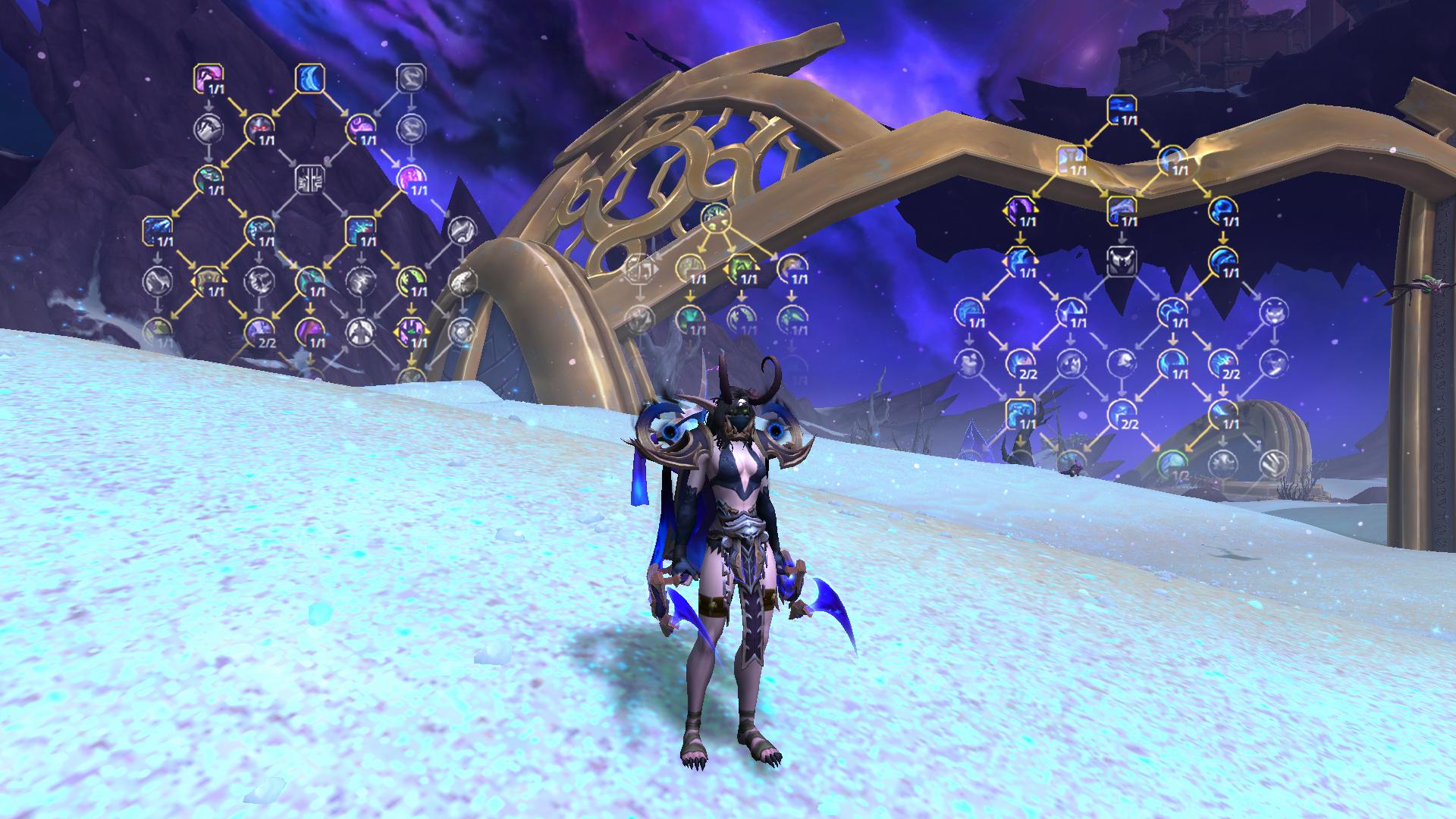Pick the purple choice talent with side arrows
This screenshot has height=819, width=1456.
[x=411, y=331]
